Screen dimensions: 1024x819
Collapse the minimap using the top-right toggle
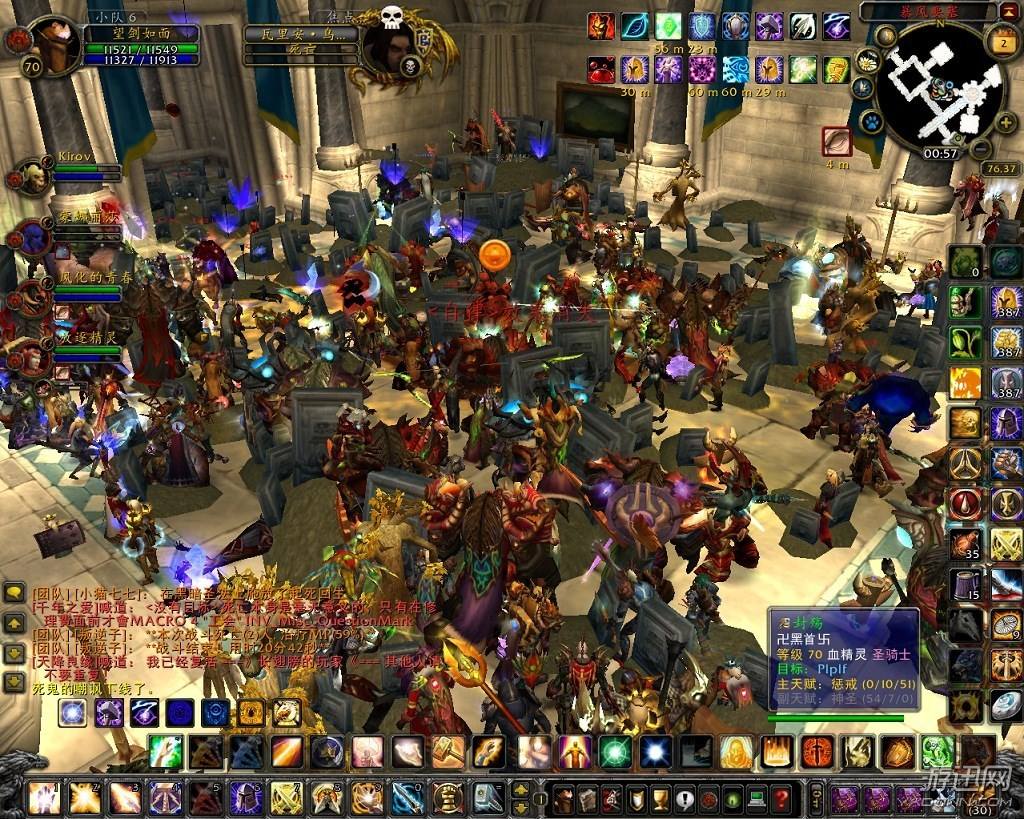(x=1011, y=11)
